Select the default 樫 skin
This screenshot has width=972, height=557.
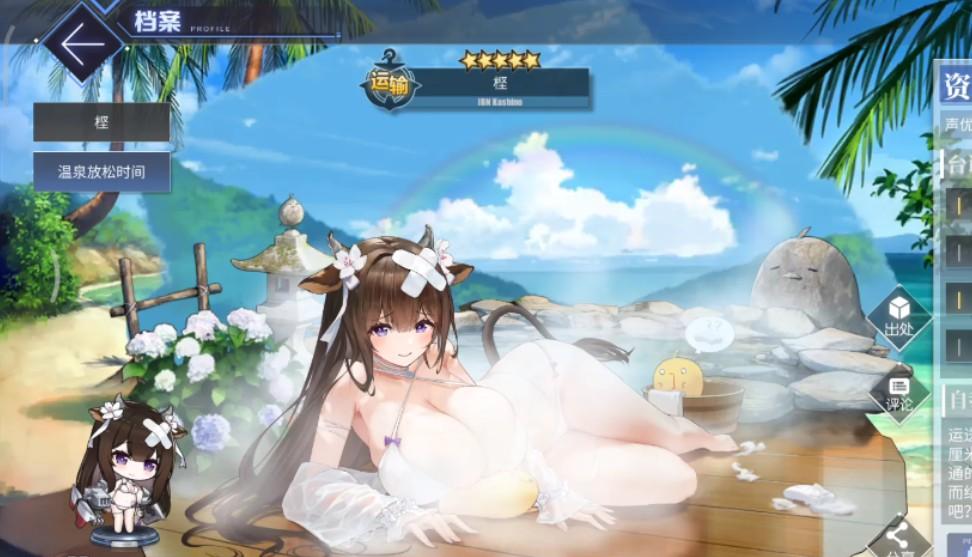pyautogui.click(x=101, y=122)
